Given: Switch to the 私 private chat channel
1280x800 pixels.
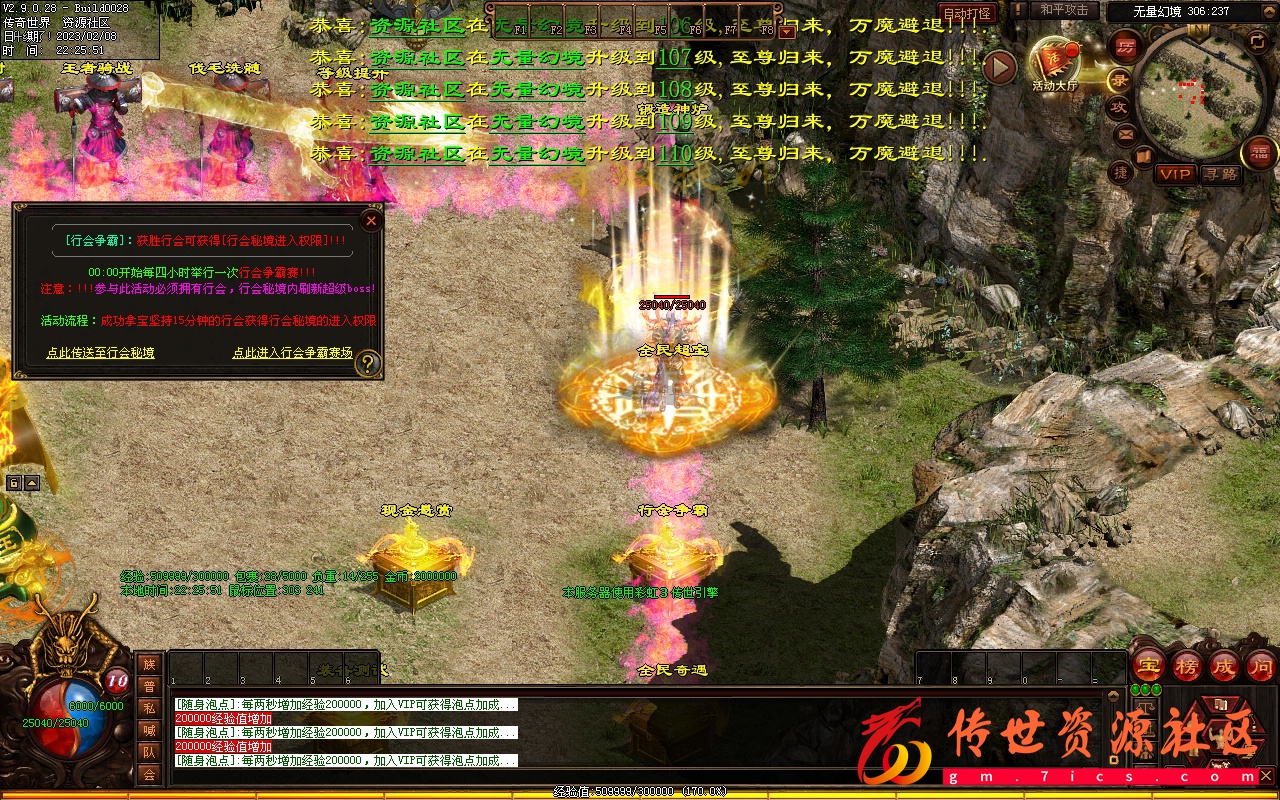Looking at the screenshot, I should coord(149,708).
